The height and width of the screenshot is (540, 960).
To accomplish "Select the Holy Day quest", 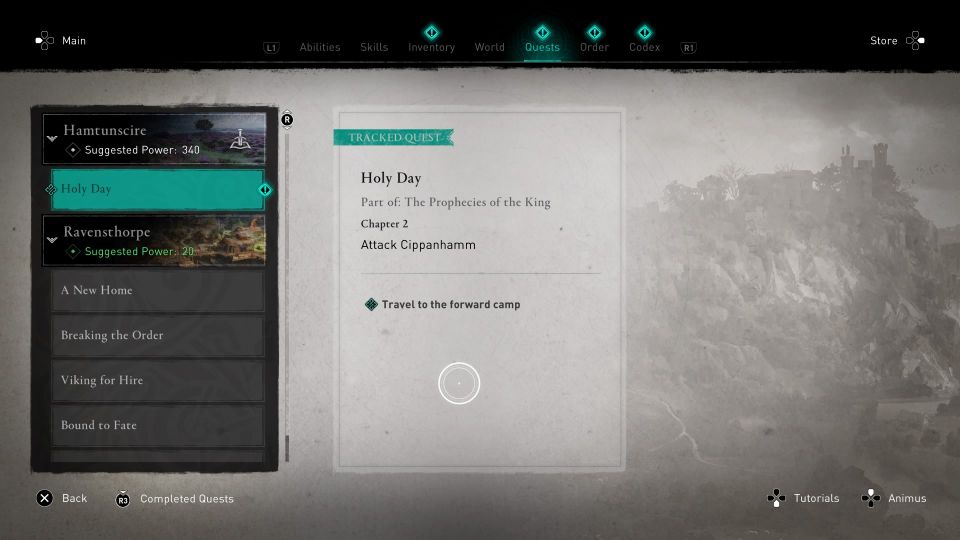I will coord(157,189).
